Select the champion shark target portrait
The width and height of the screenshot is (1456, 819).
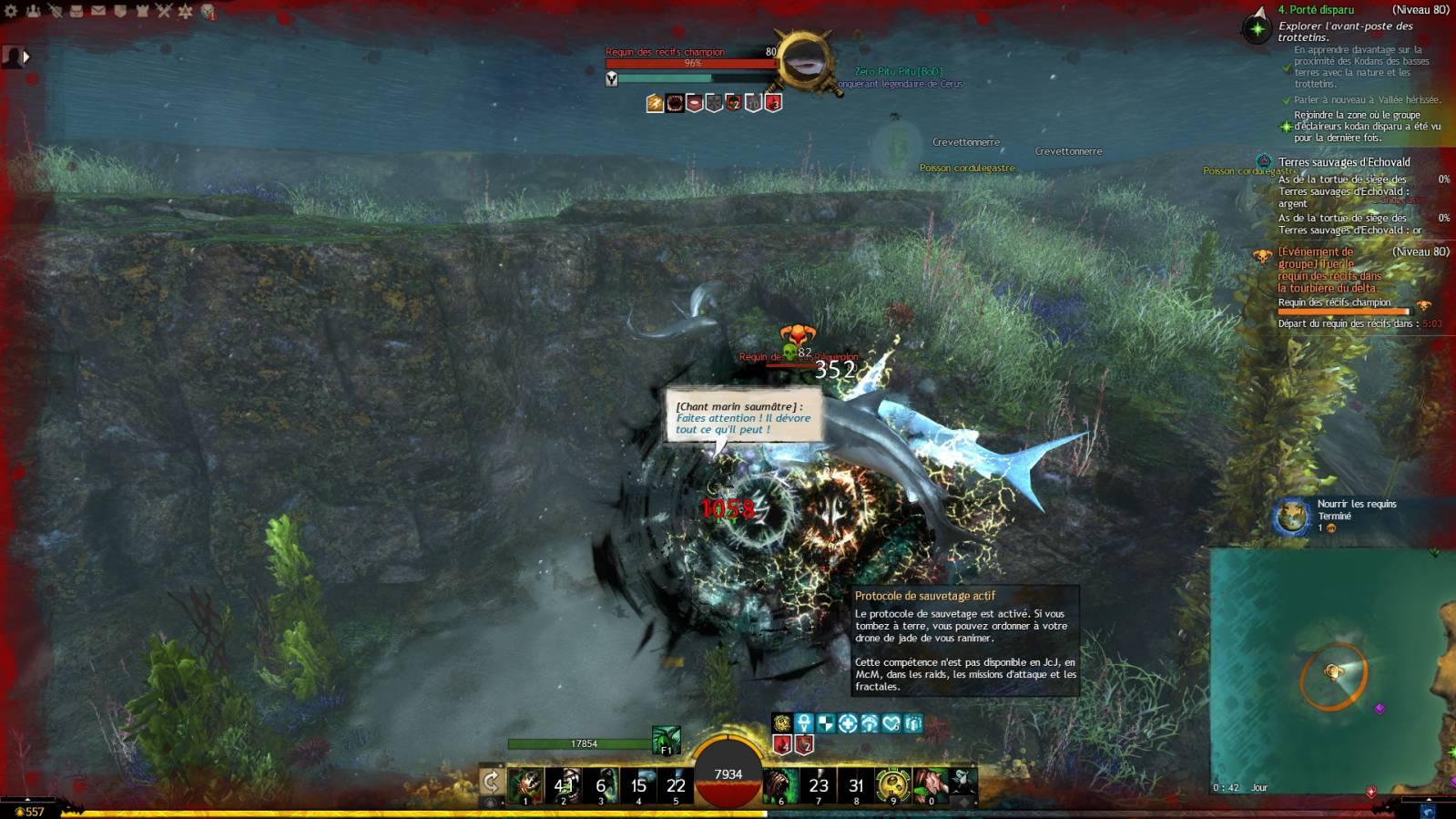tap(804, 61)
